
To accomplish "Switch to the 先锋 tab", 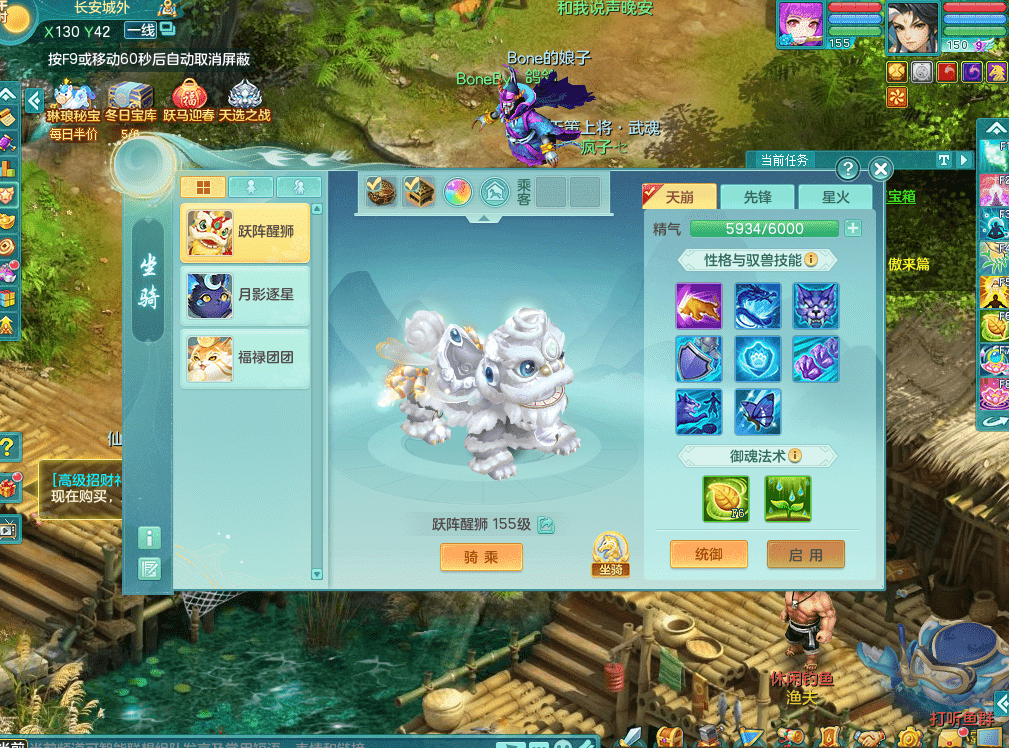I will (757, 197).
